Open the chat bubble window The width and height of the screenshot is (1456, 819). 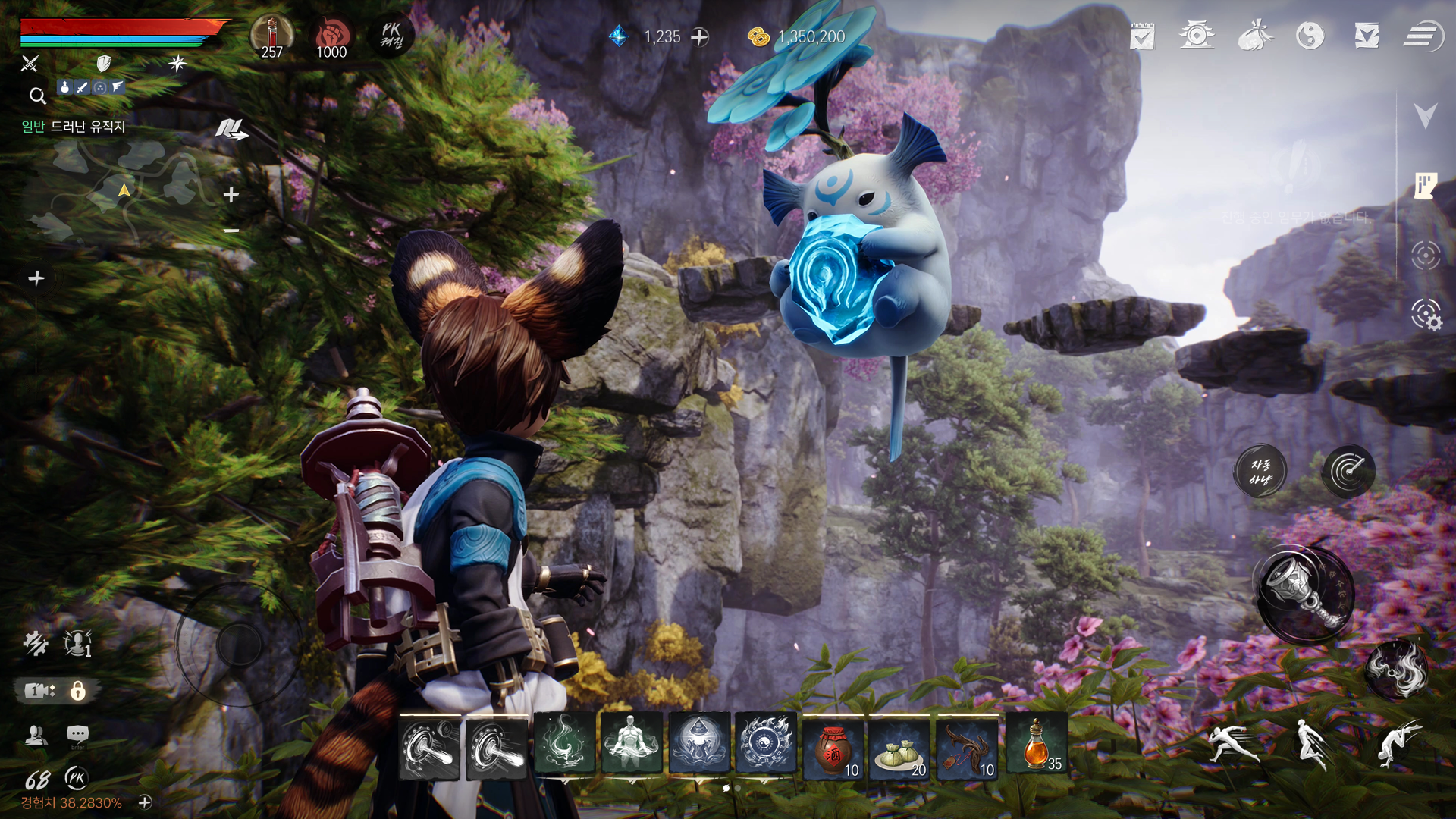click(77, 734)
